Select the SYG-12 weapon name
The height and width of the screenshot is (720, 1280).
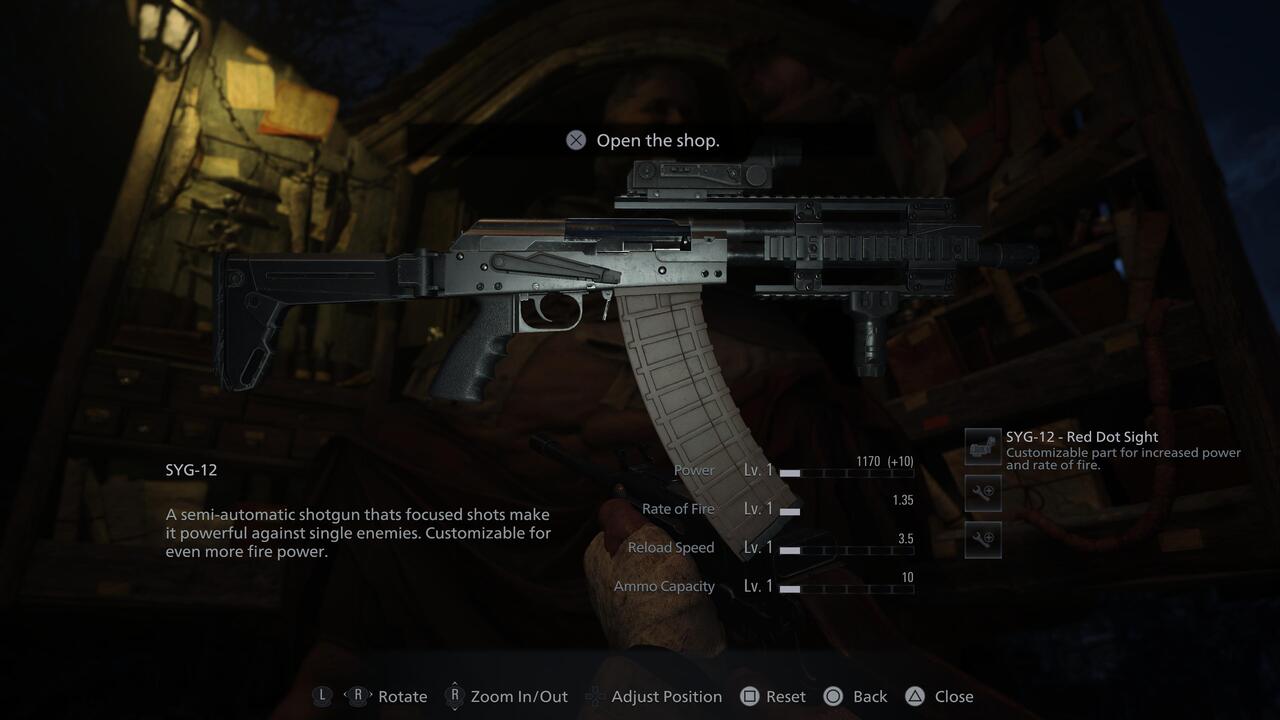tap(189, 469)
